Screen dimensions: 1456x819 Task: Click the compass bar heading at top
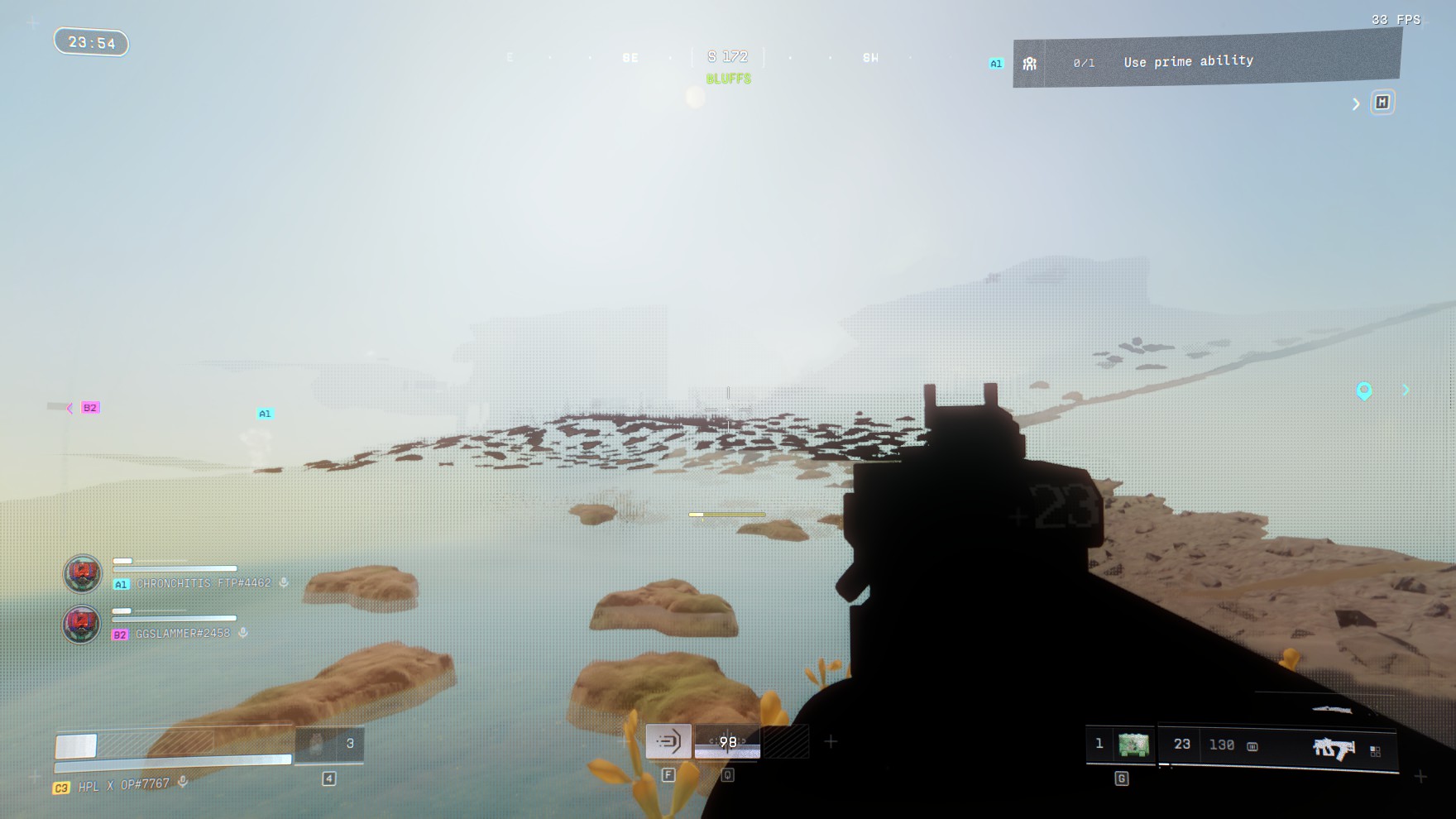pyautogui.click(x=727, y=57)
